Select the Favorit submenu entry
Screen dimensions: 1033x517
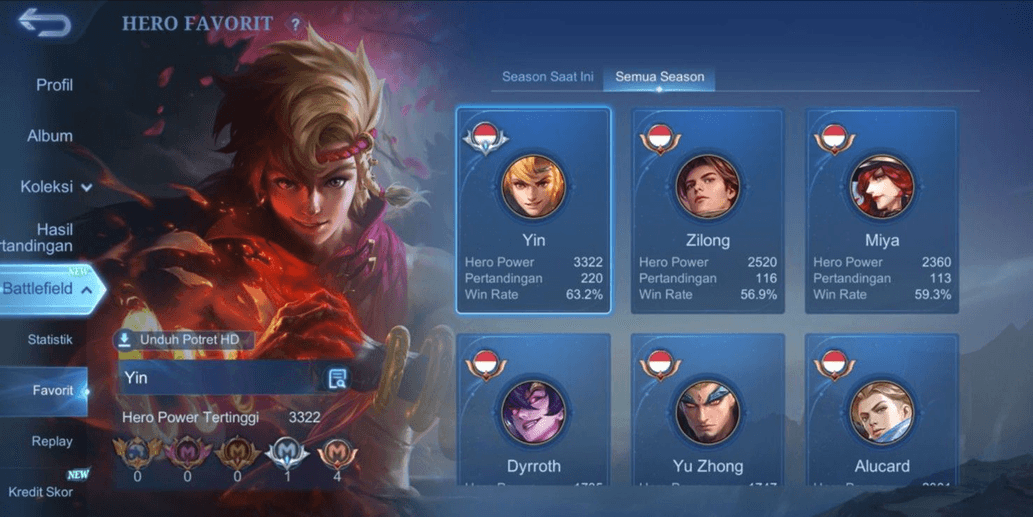click(x=52, y=390)
